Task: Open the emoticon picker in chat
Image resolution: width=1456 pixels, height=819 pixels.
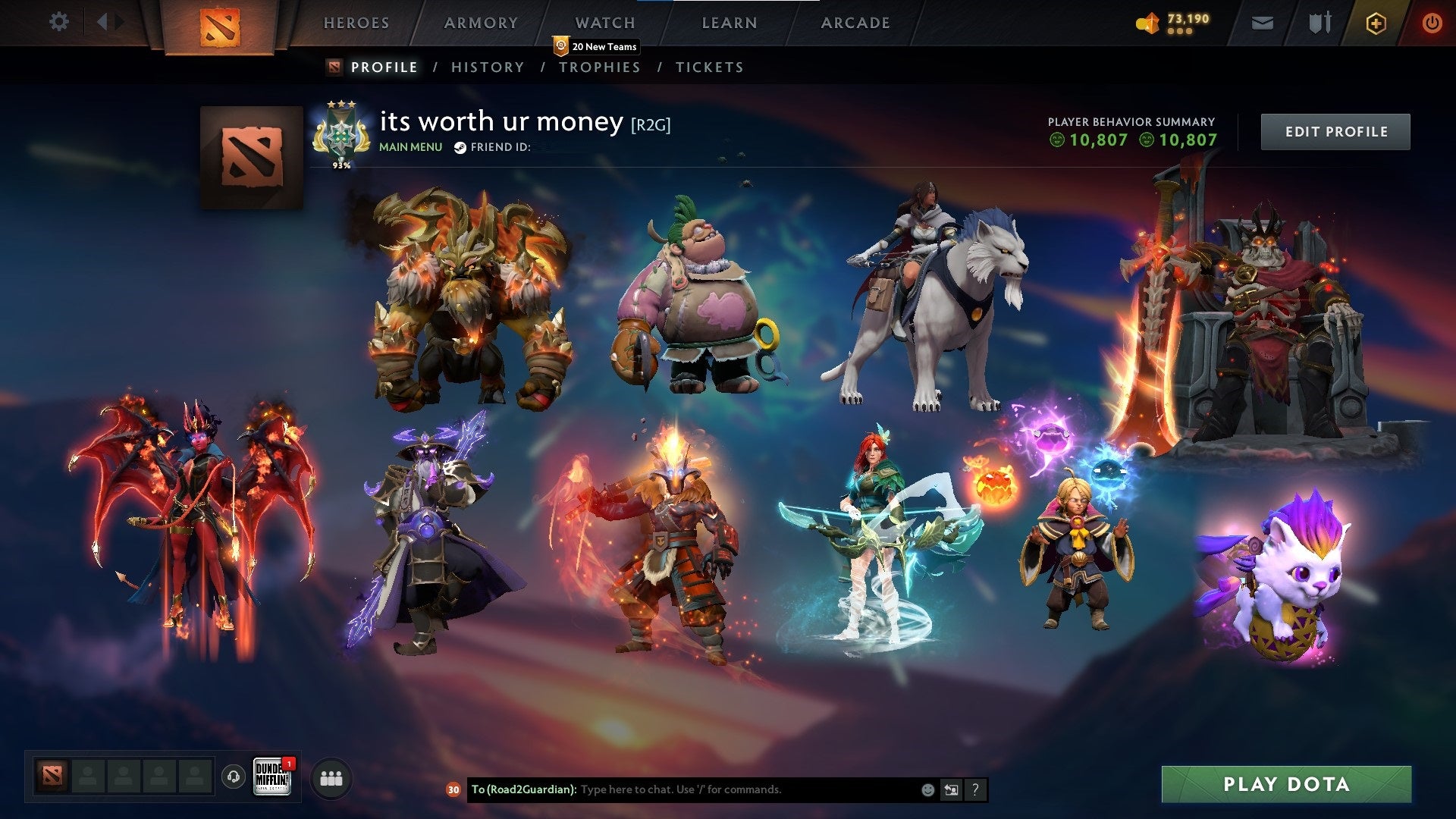Action: pyautogui.click(x=927, y=789)
